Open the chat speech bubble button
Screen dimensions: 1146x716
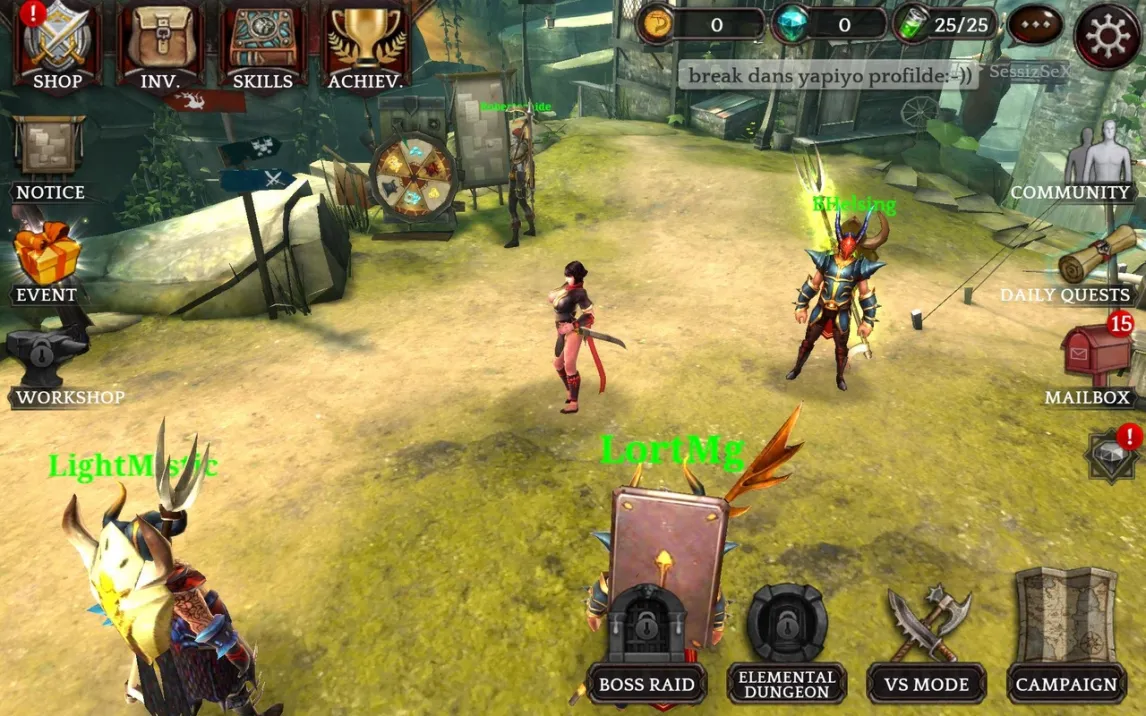point(1034,26)
